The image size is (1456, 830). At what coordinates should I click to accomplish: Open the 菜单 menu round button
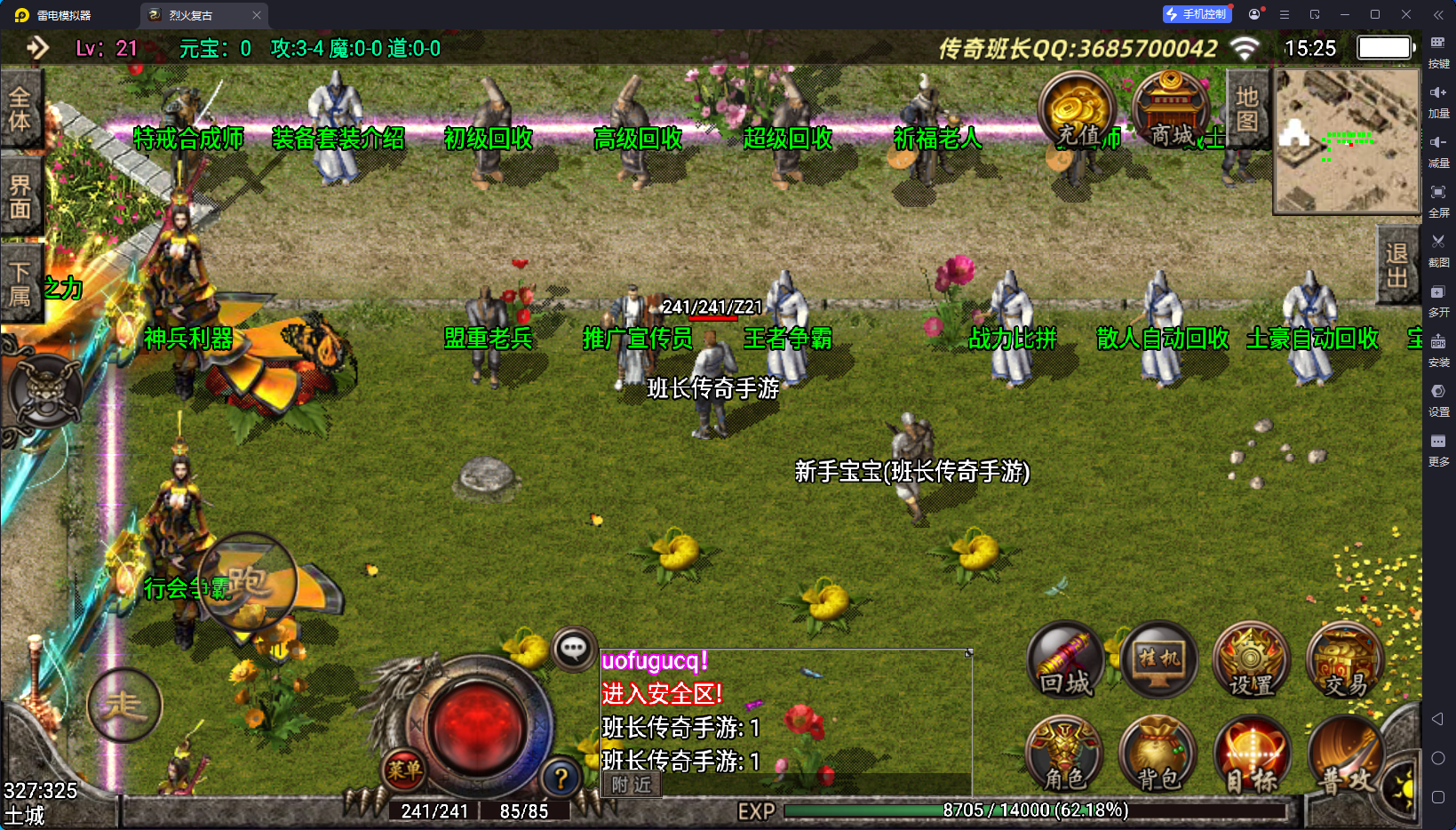(x=404, y=770)
